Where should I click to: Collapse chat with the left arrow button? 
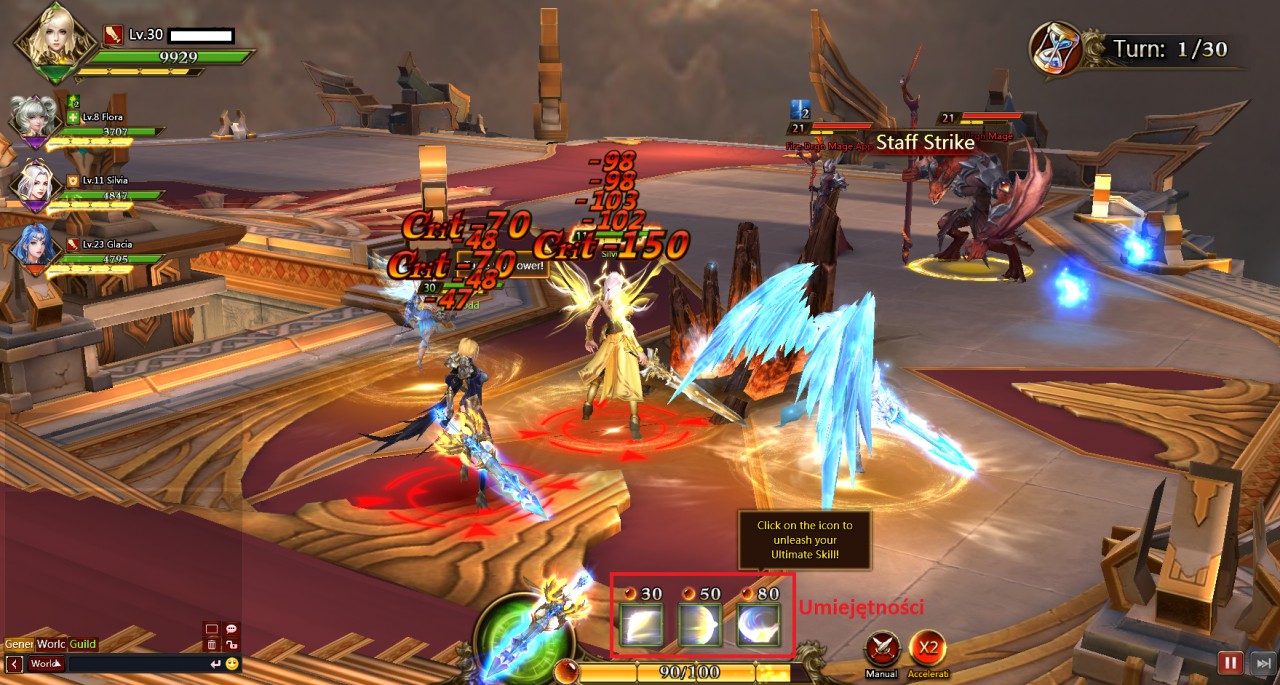coord(14,663)
